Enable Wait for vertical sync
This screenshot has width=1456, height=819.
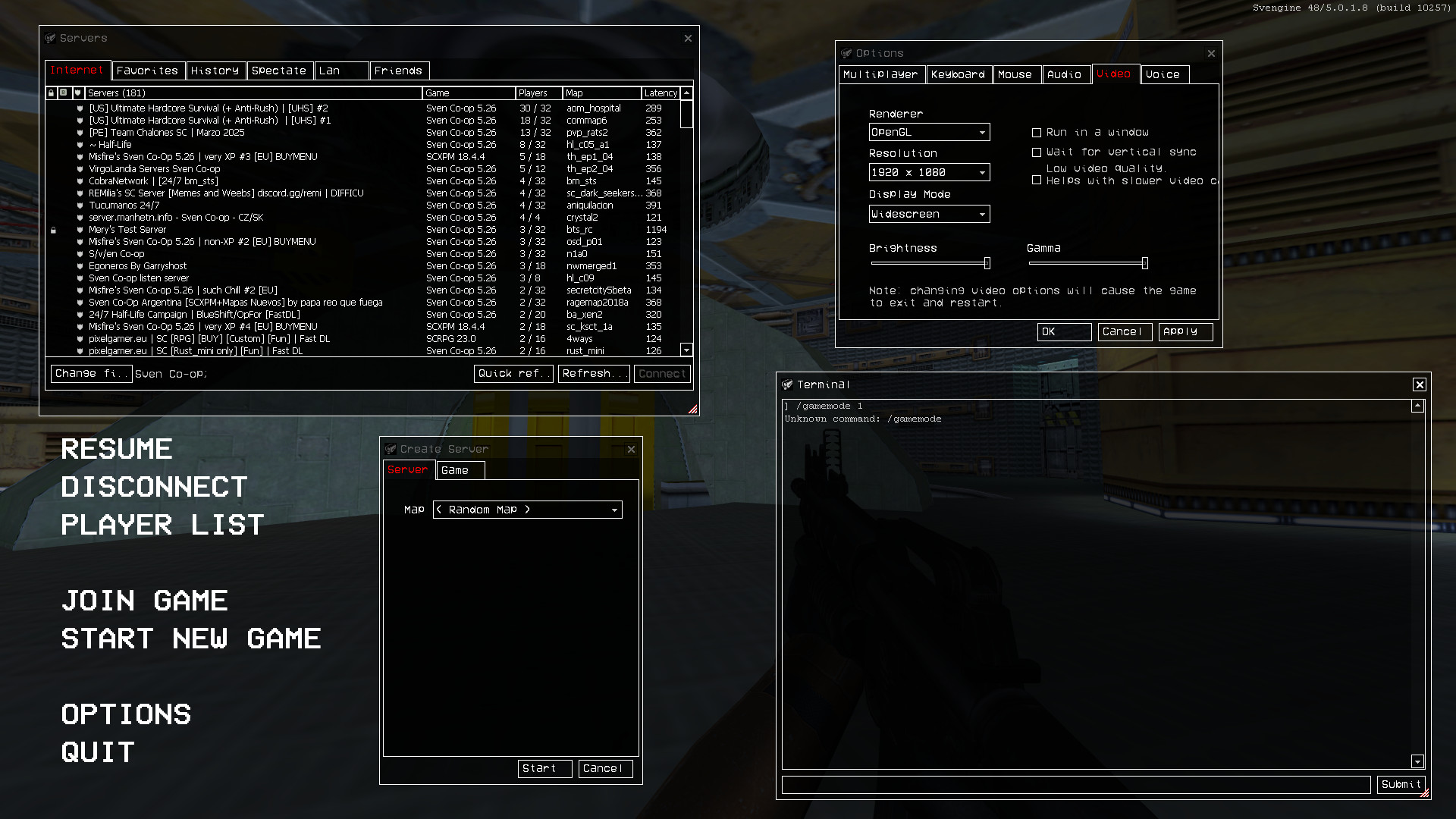(x=1037, y=152)
